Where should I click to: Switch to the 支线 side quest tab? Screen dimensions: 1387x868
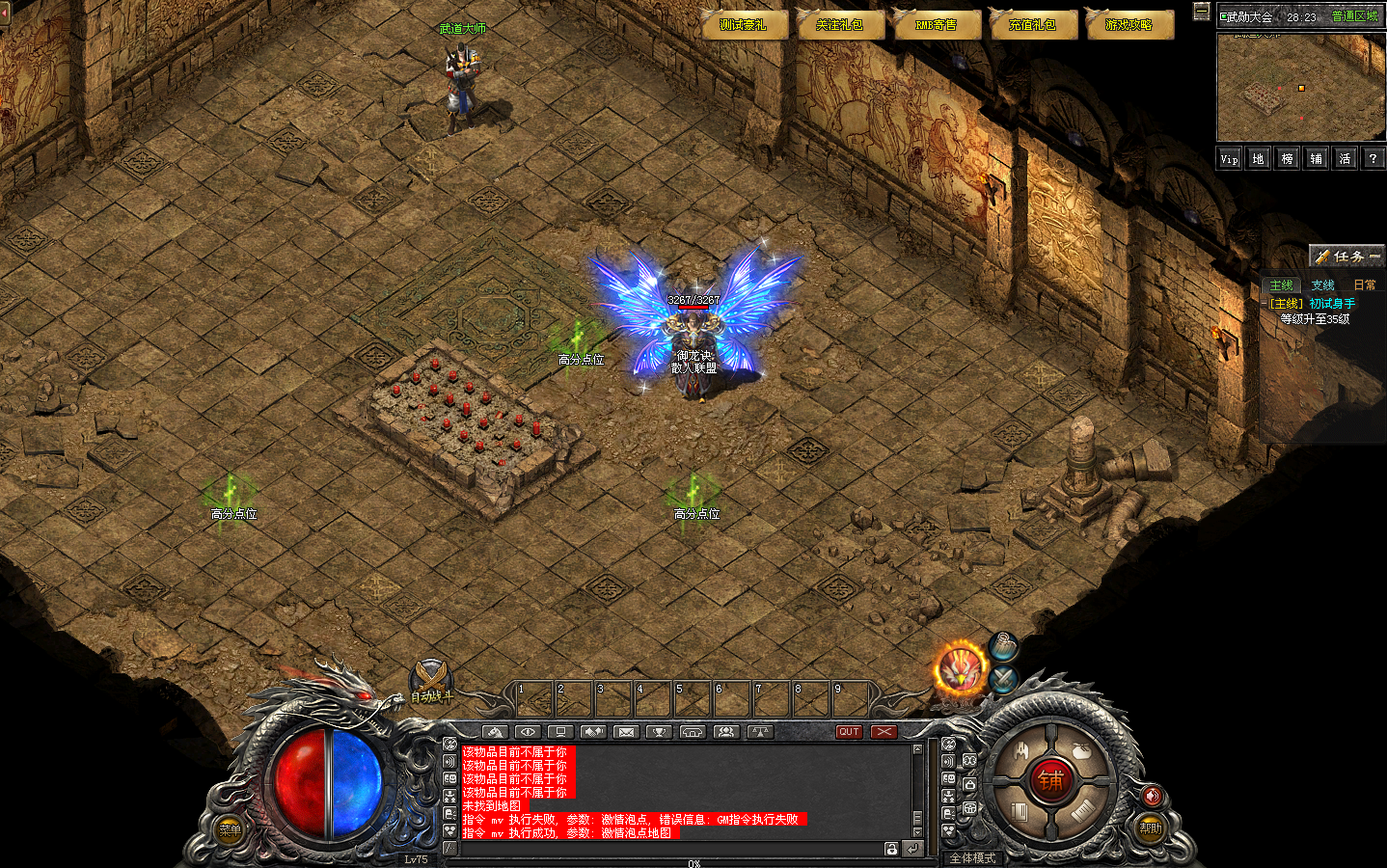tap(1322, 285)
